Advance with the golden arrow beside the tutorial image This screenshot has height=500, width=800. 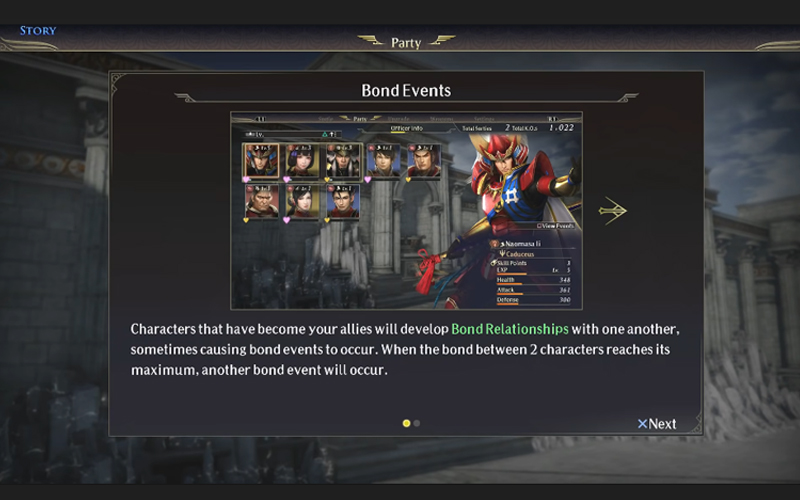point(612,210)
